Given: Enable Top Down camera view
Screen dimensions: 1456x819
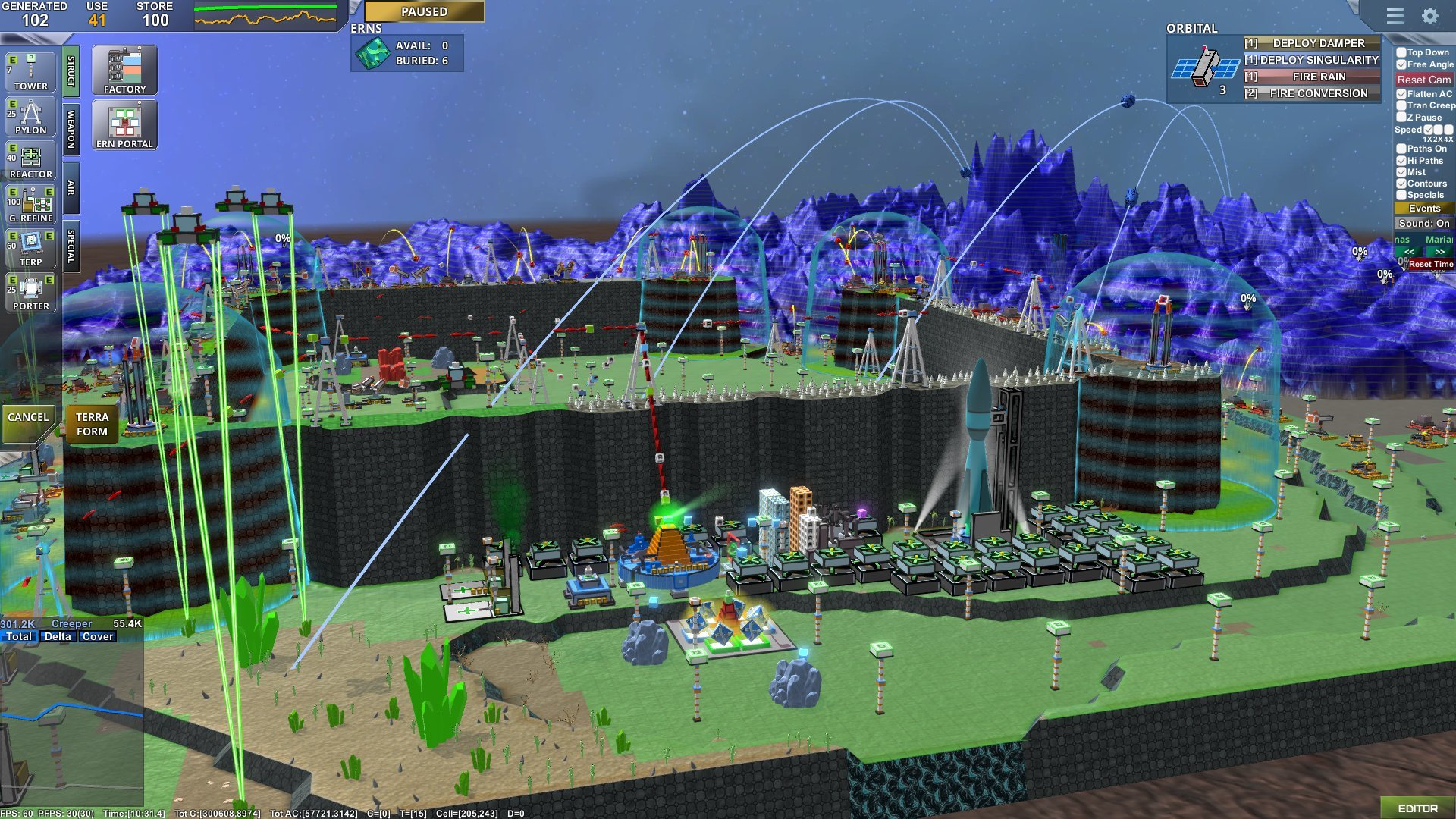Looking at the screenshot, I should 1401,53.
